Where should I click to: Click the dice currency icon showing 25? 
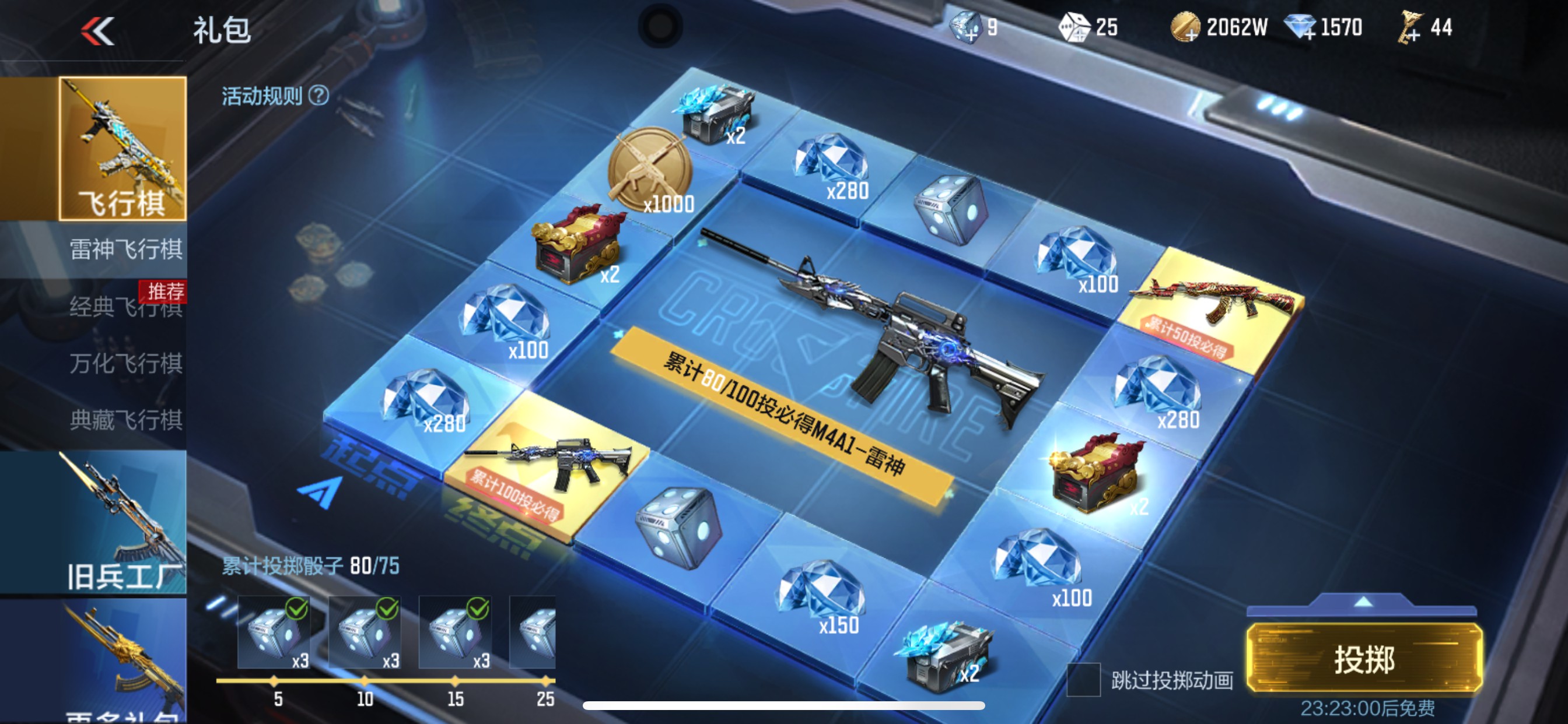[1077, 27]
